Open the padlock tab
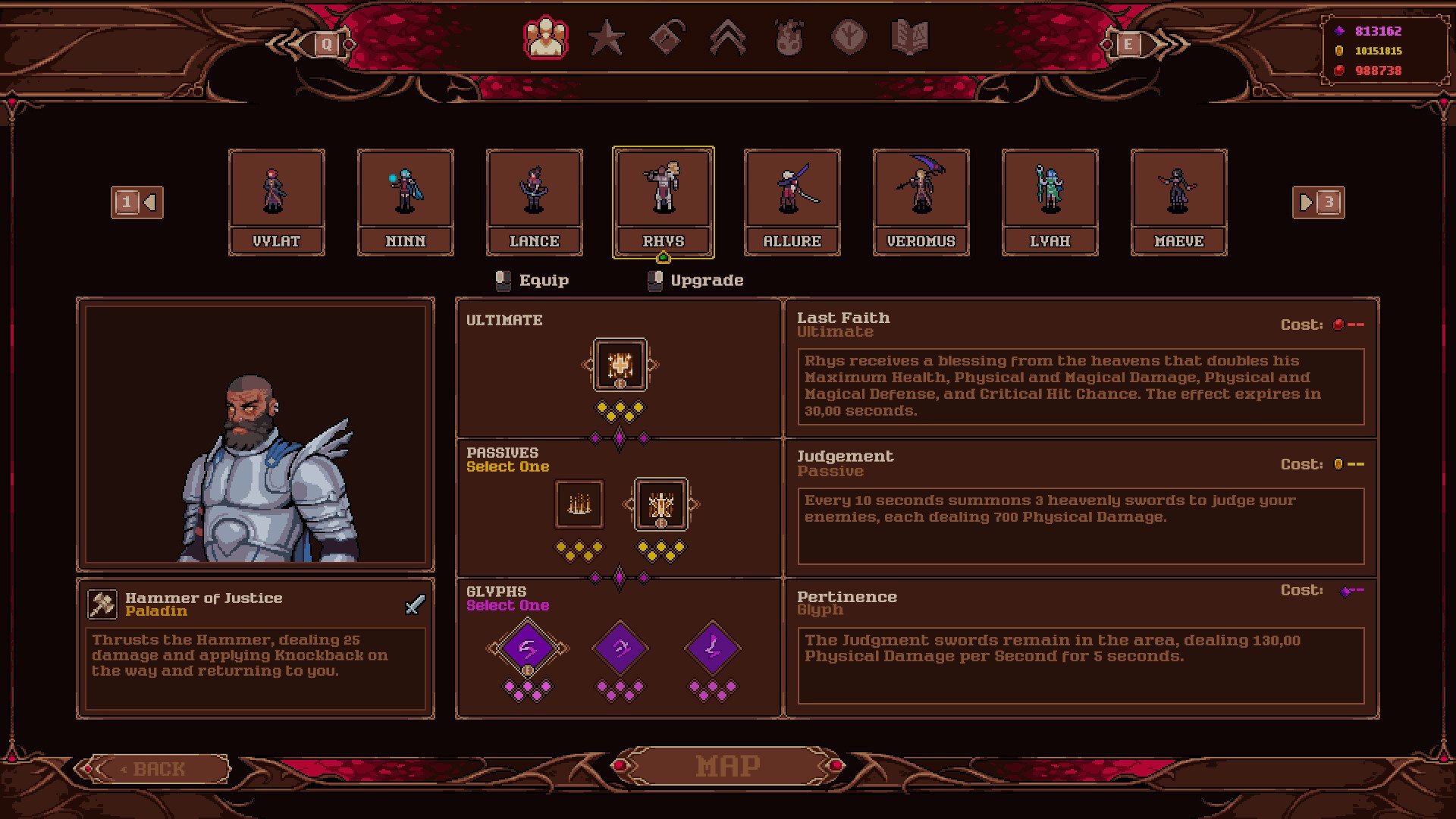Screen dimensions: 1456x819 [x=667, y=38]
